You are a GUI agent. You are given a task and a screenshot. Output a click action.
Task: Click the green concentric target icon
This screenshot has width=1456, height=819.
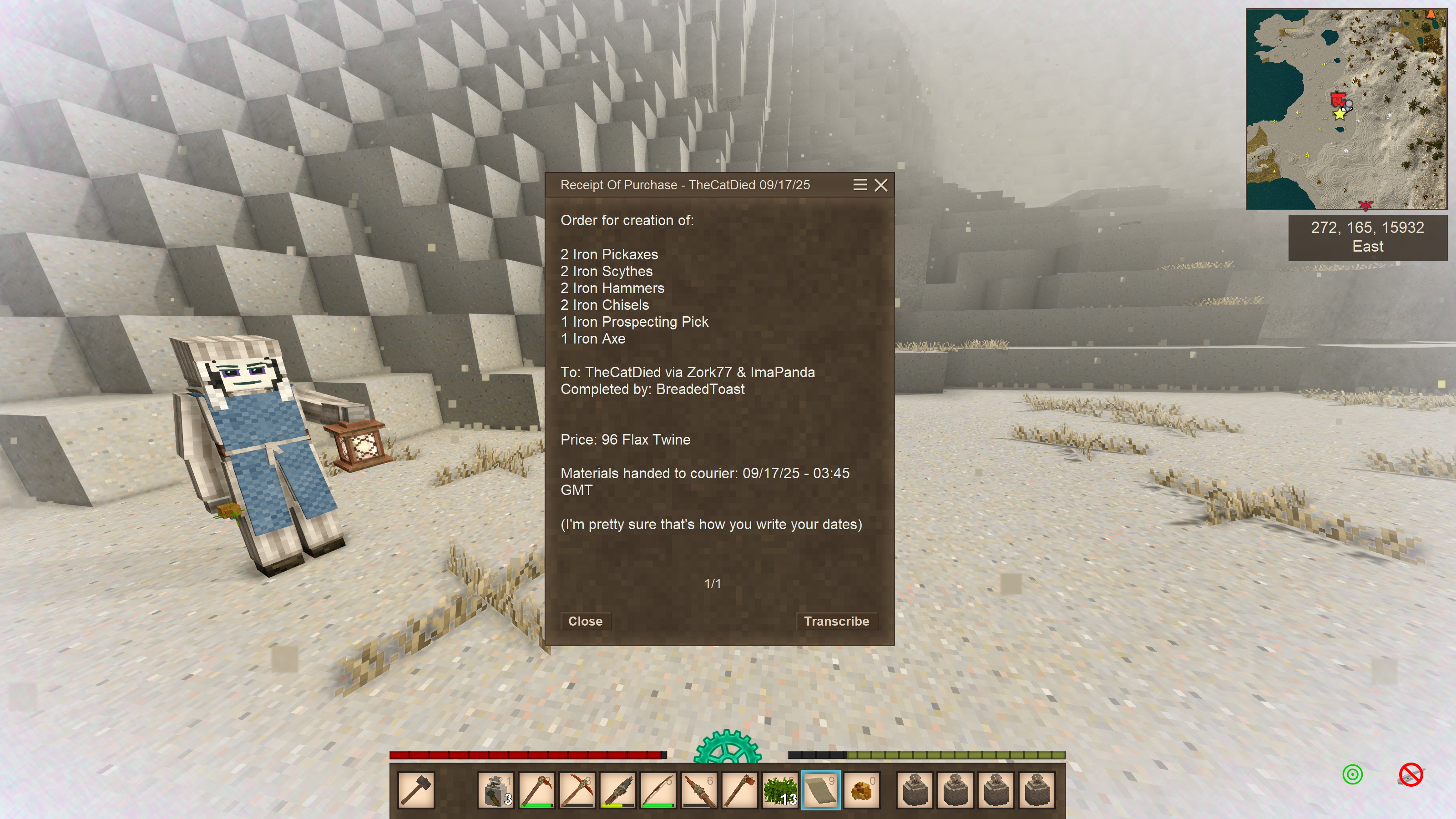1353,774
